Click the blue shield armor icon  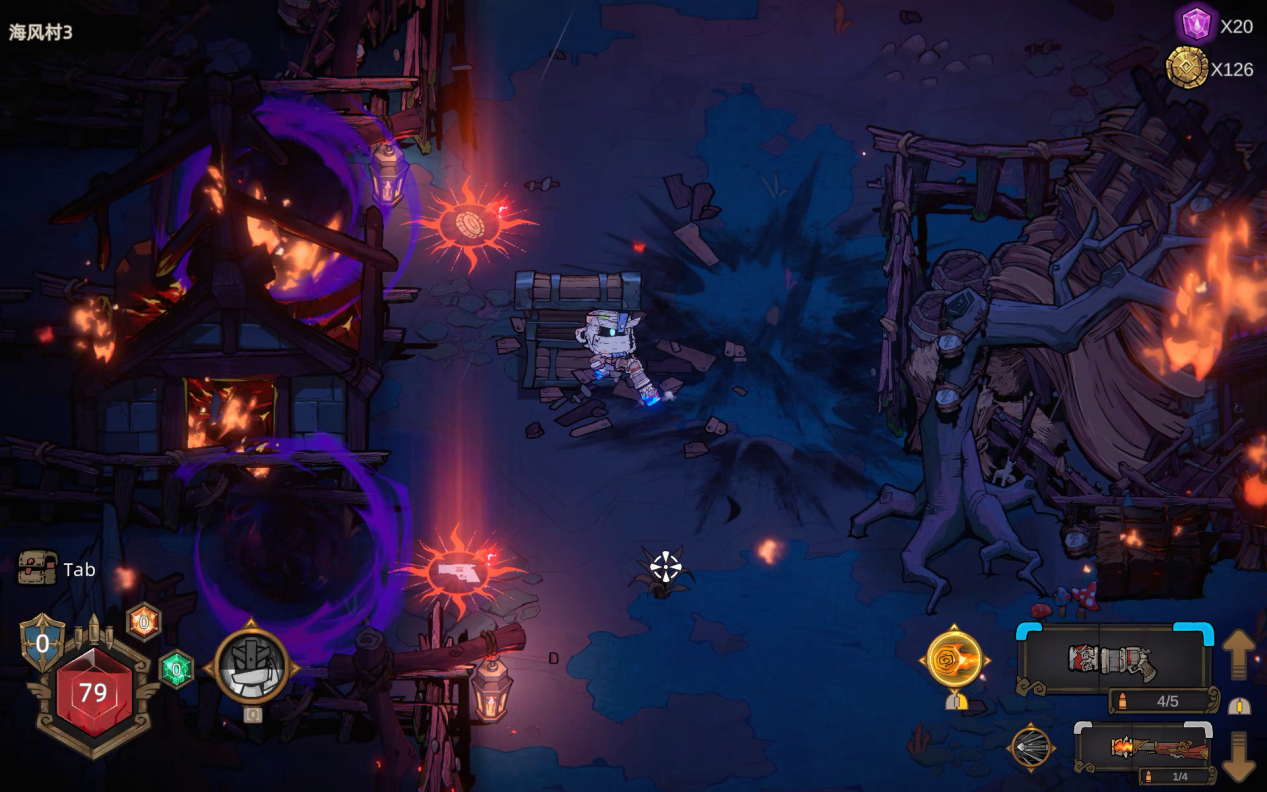tap(42, 642)
